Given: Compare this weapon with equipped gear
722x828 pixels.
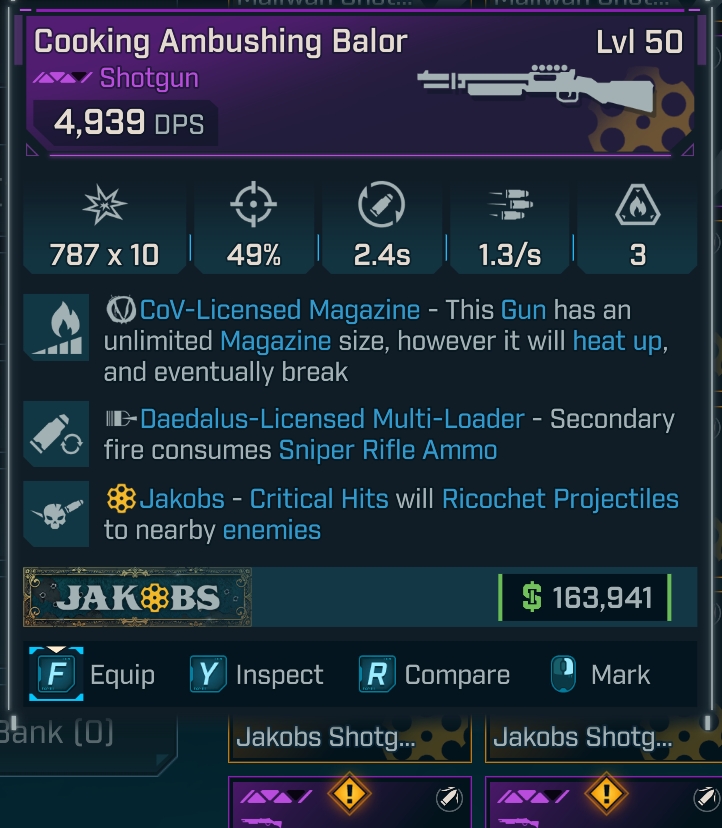Looking at the screenshot, I should coord(435,675).
